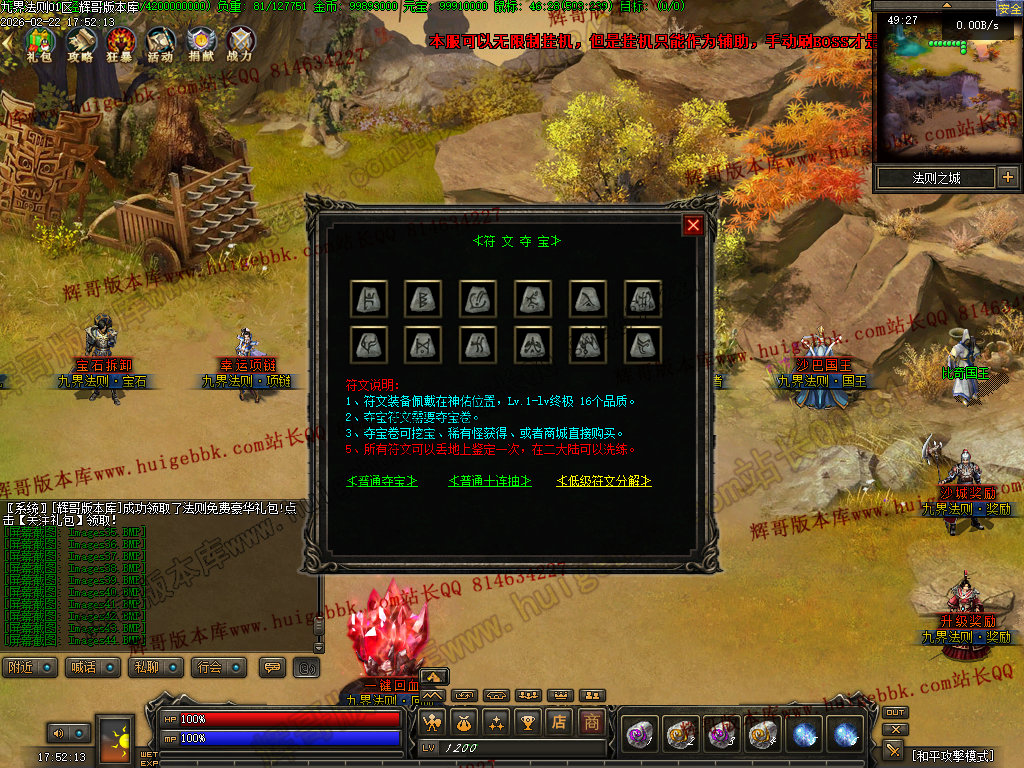Open the 礼包 gift pack icon

(x=39, y=43)
